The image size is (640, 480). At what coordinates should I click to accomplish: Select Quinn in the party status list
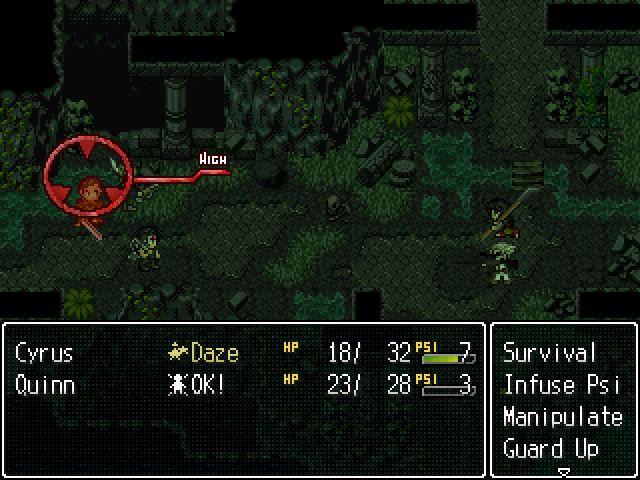(x=45, y=385)
